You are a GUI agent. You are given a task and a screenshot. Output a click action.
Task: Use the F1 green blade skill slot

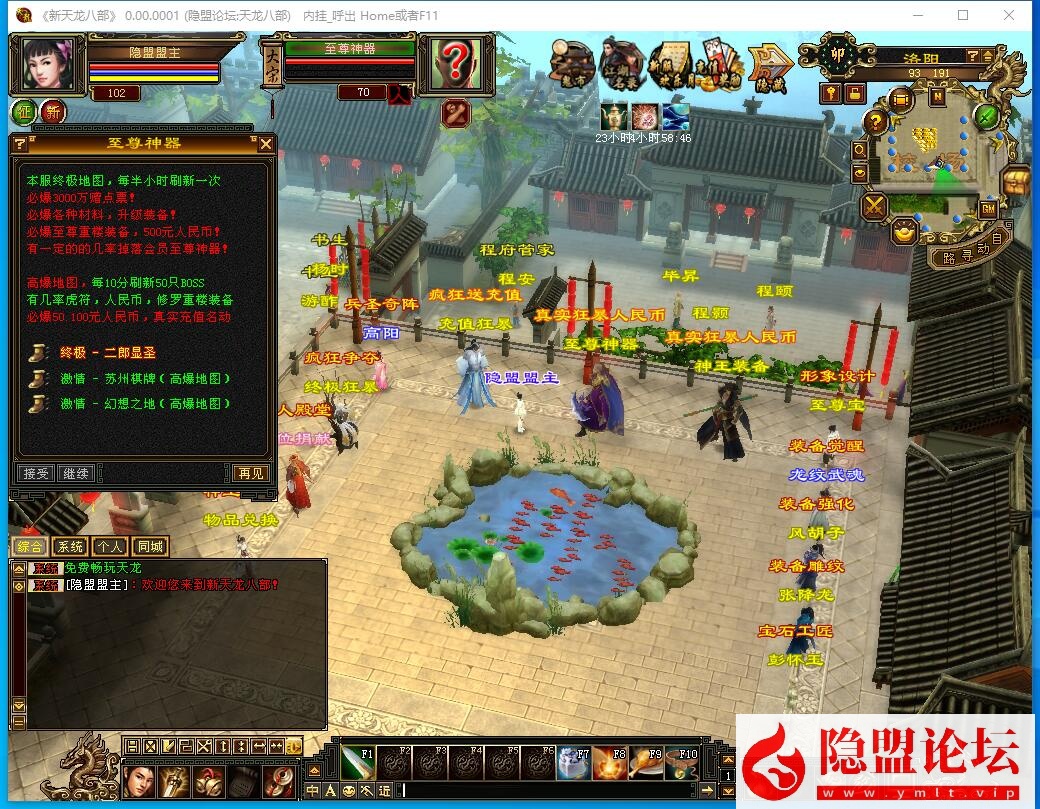pos(358,763)
